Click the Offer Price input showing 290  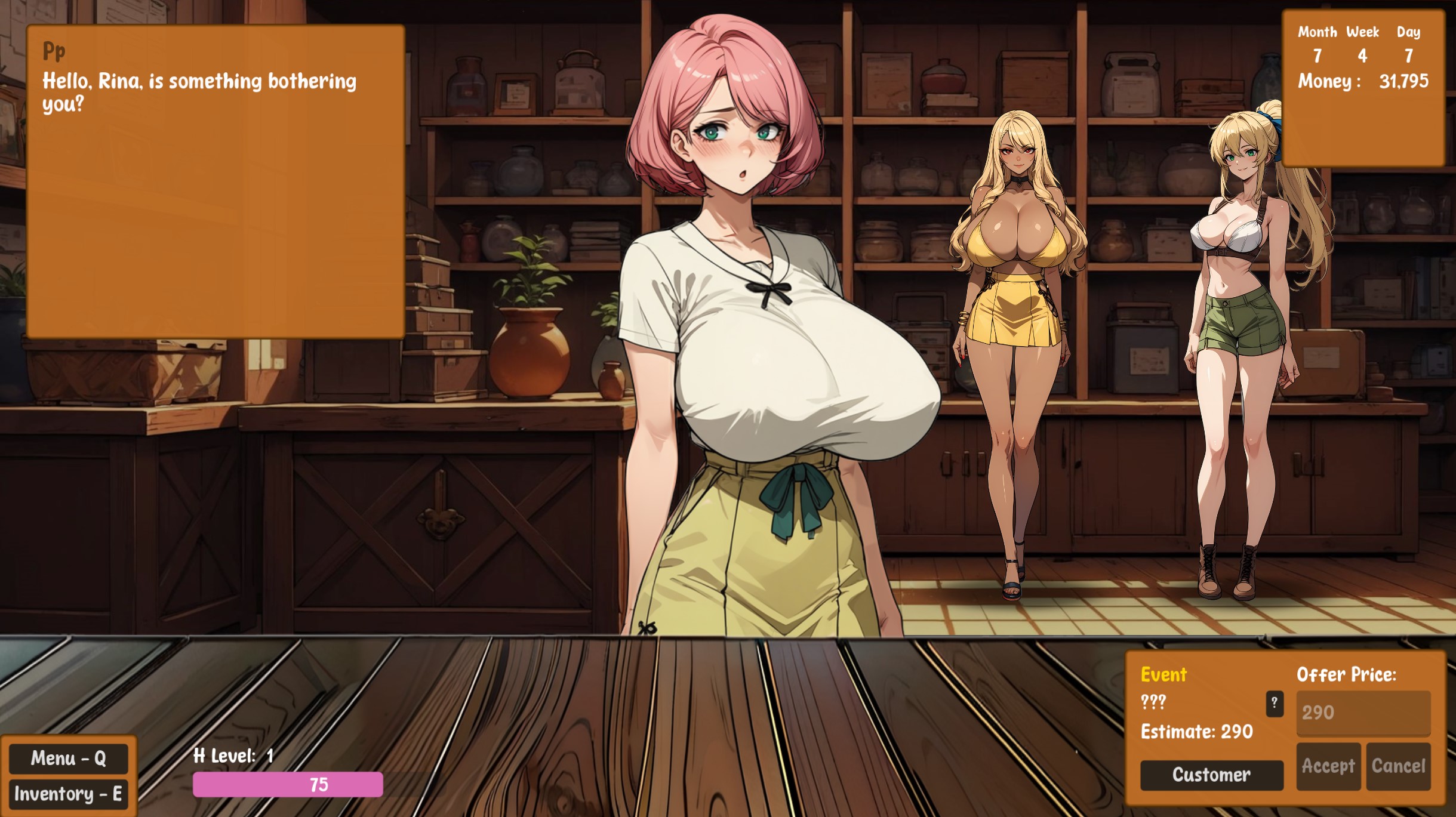click(1363, 712)
